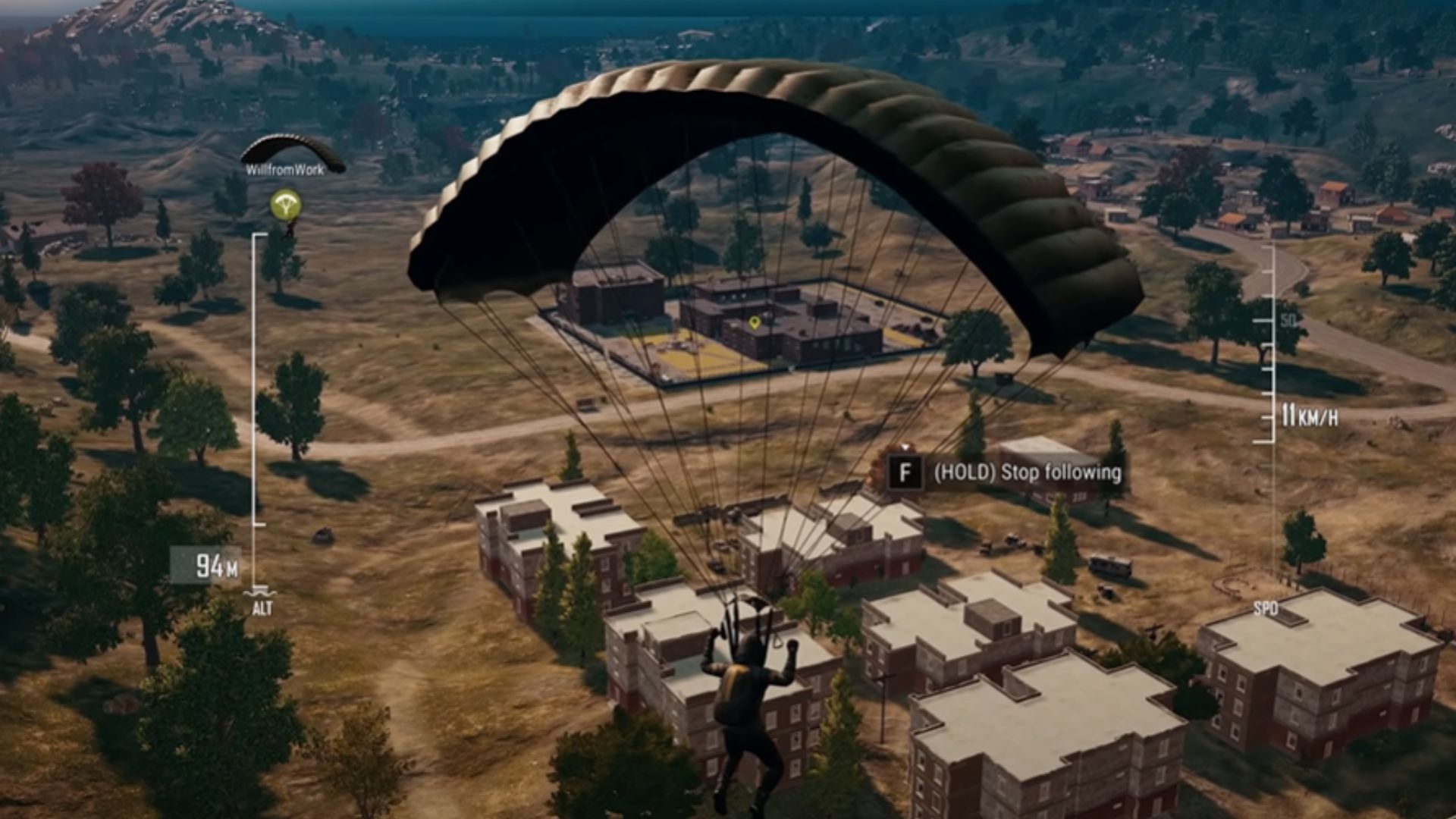Click the yellow waypoint marker on the compound roof
Viewport: 1456px width, 819px height.
coord(755,322)
